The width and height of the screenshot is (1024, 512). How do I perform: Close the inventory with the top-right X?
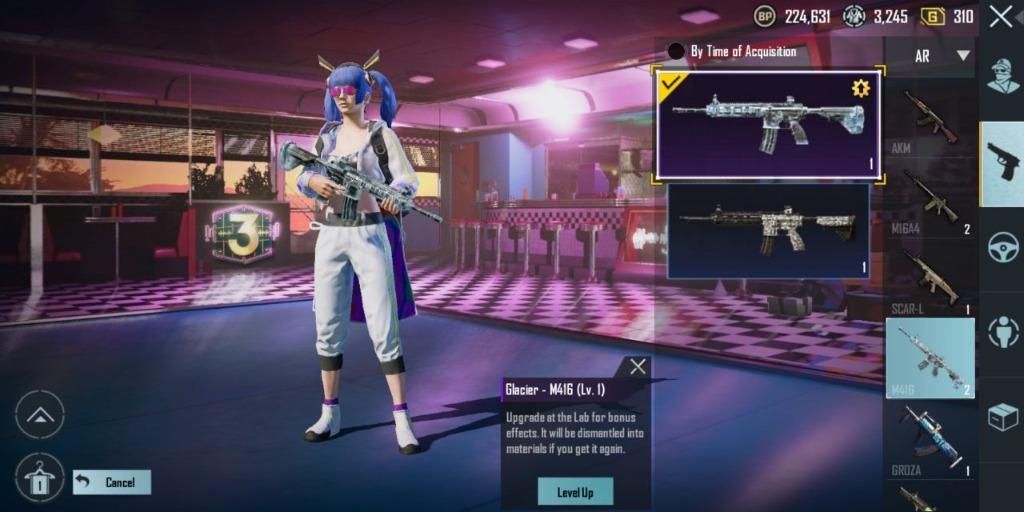click(x=1001, y=16)
